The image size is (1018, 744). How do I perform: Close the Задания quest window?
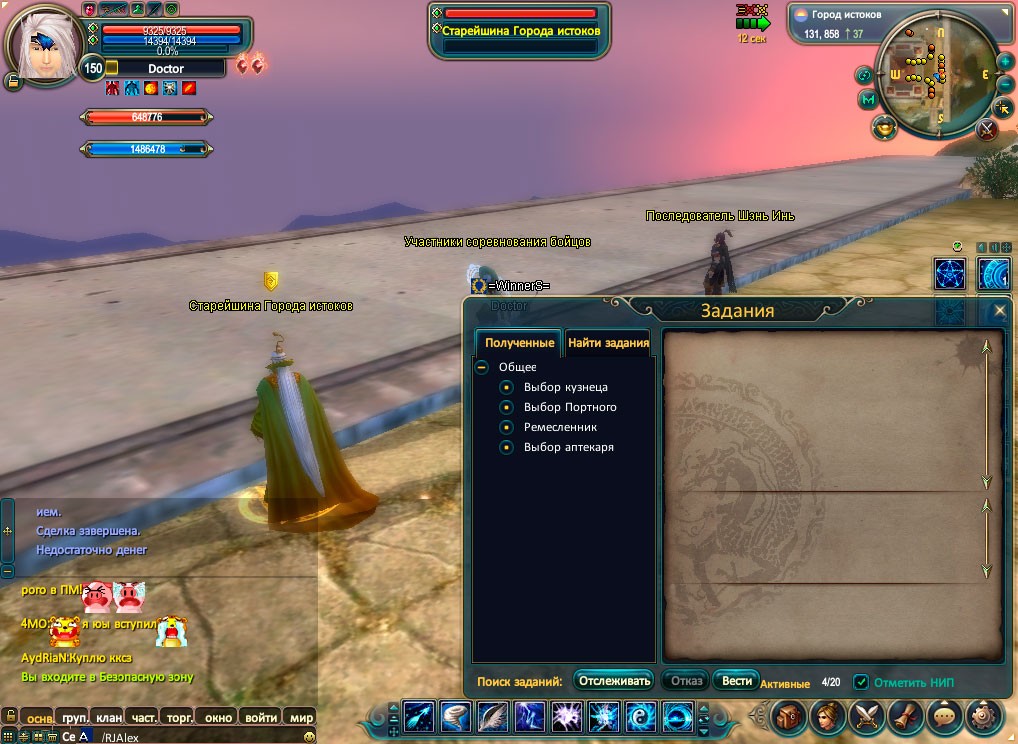pos(999,311)
